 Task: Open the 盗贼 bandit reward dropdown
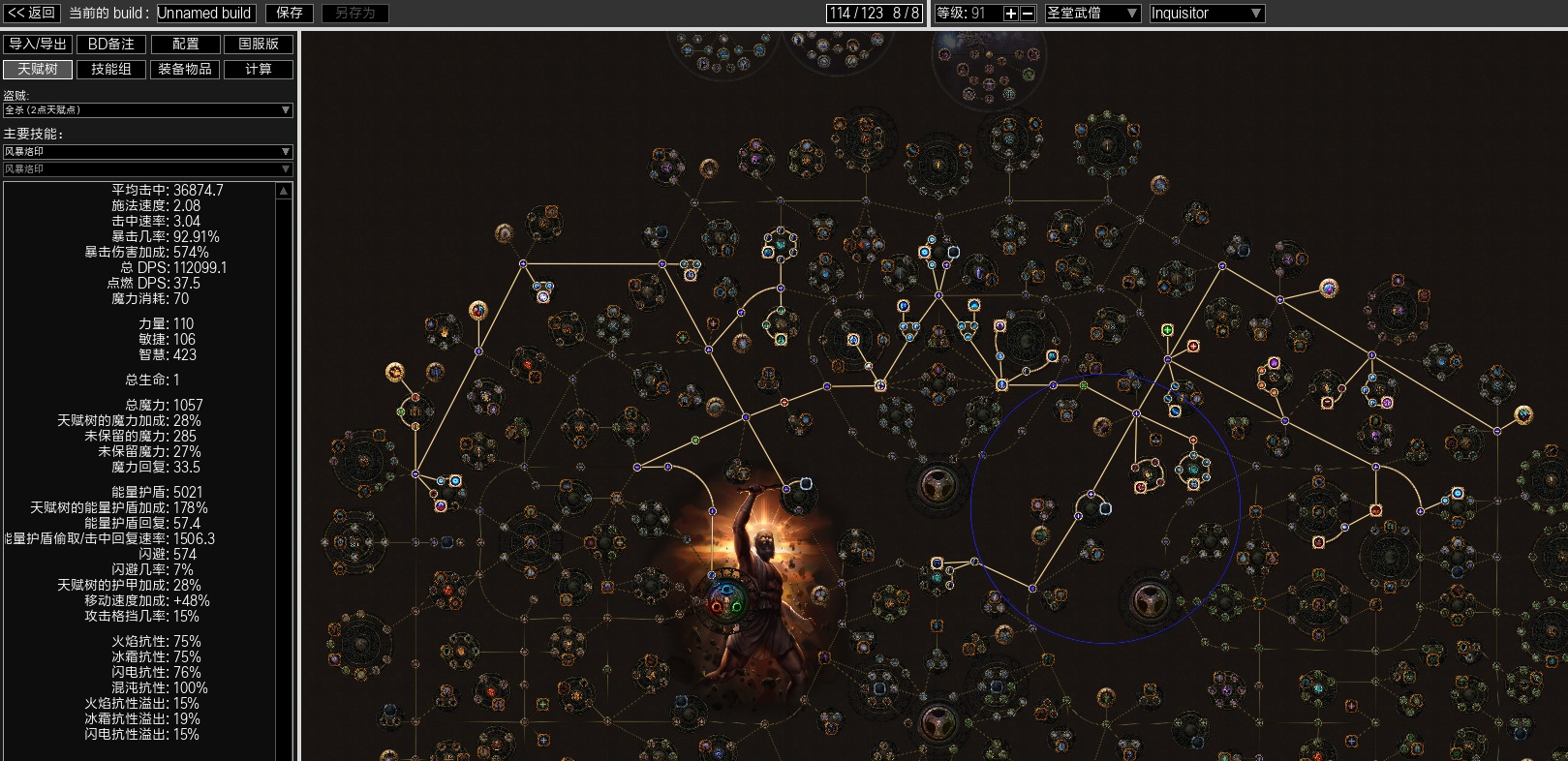(147, 110)
